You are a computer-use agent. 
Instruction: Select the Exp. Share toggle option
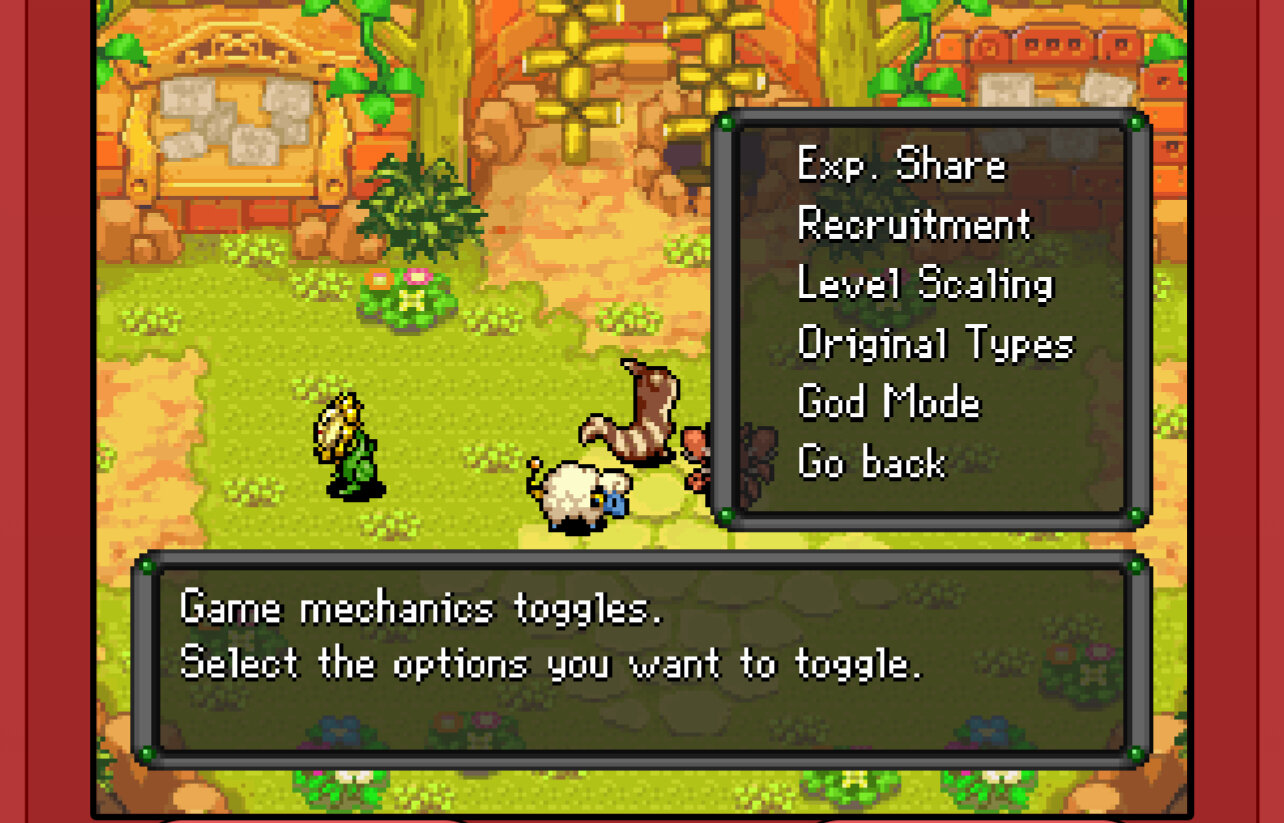(x=901, y=166)
